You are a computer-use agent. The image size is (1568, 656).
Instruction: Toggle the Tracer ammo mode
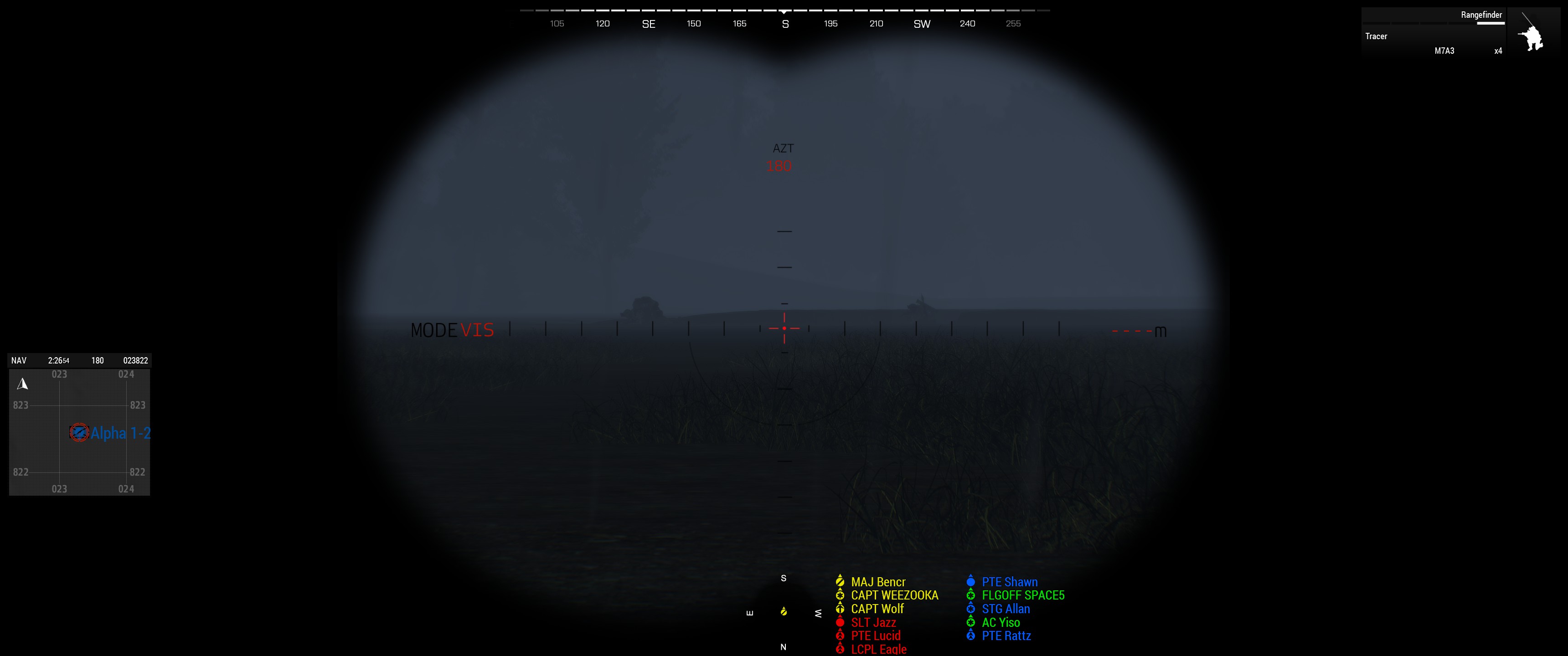point(1375,36)
